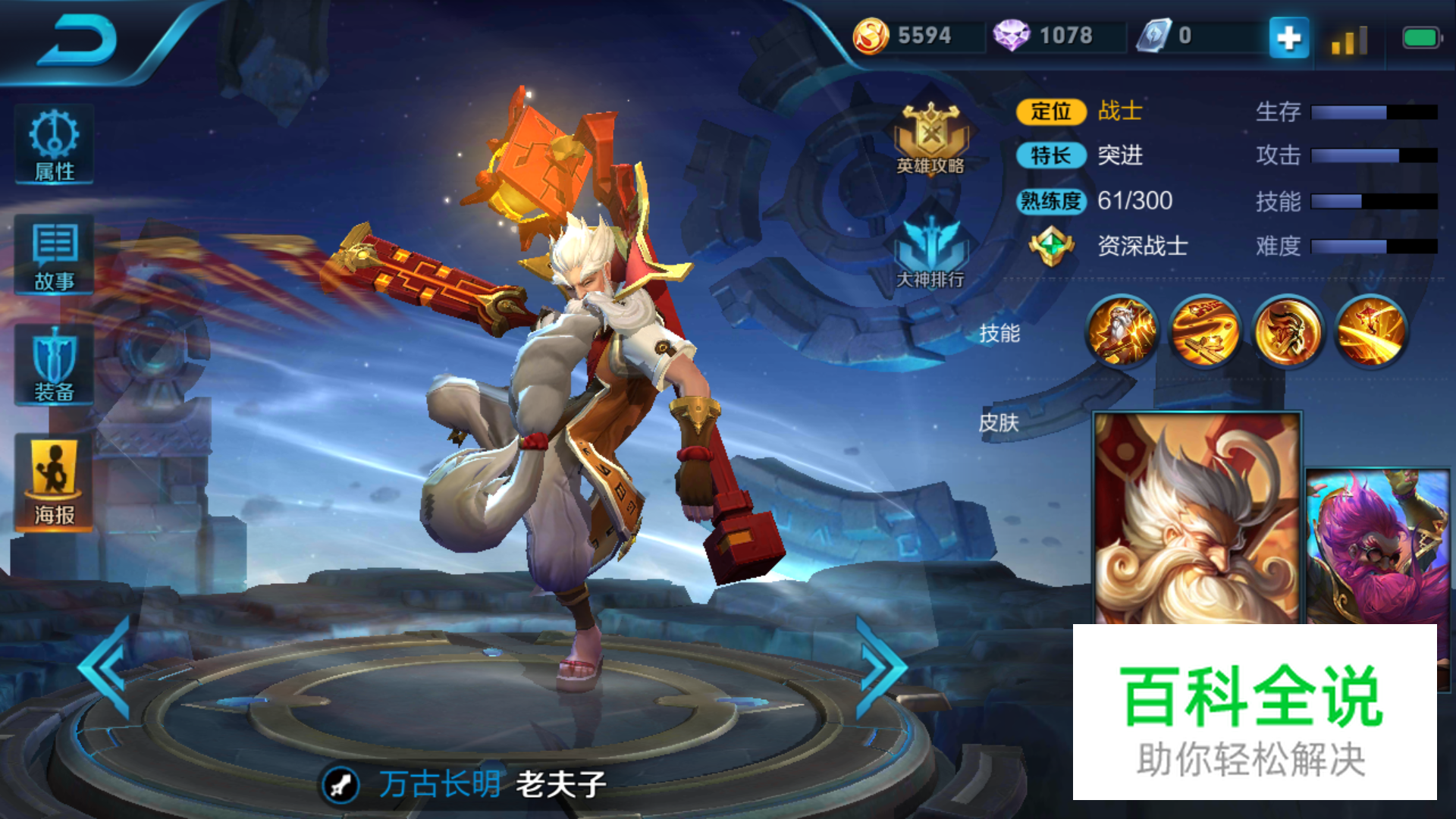Open the 海报 poster tab

click(x=54, y=482)
